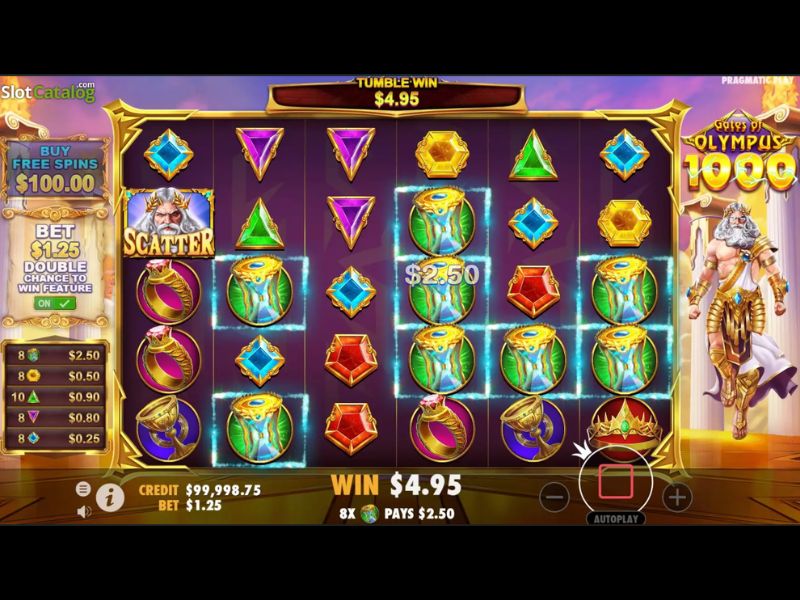Image resolution: width=800 pixels, height=600 pixels.
Task: Open the game info paytable
Action: pyautogui.click(x=110, y=496)
